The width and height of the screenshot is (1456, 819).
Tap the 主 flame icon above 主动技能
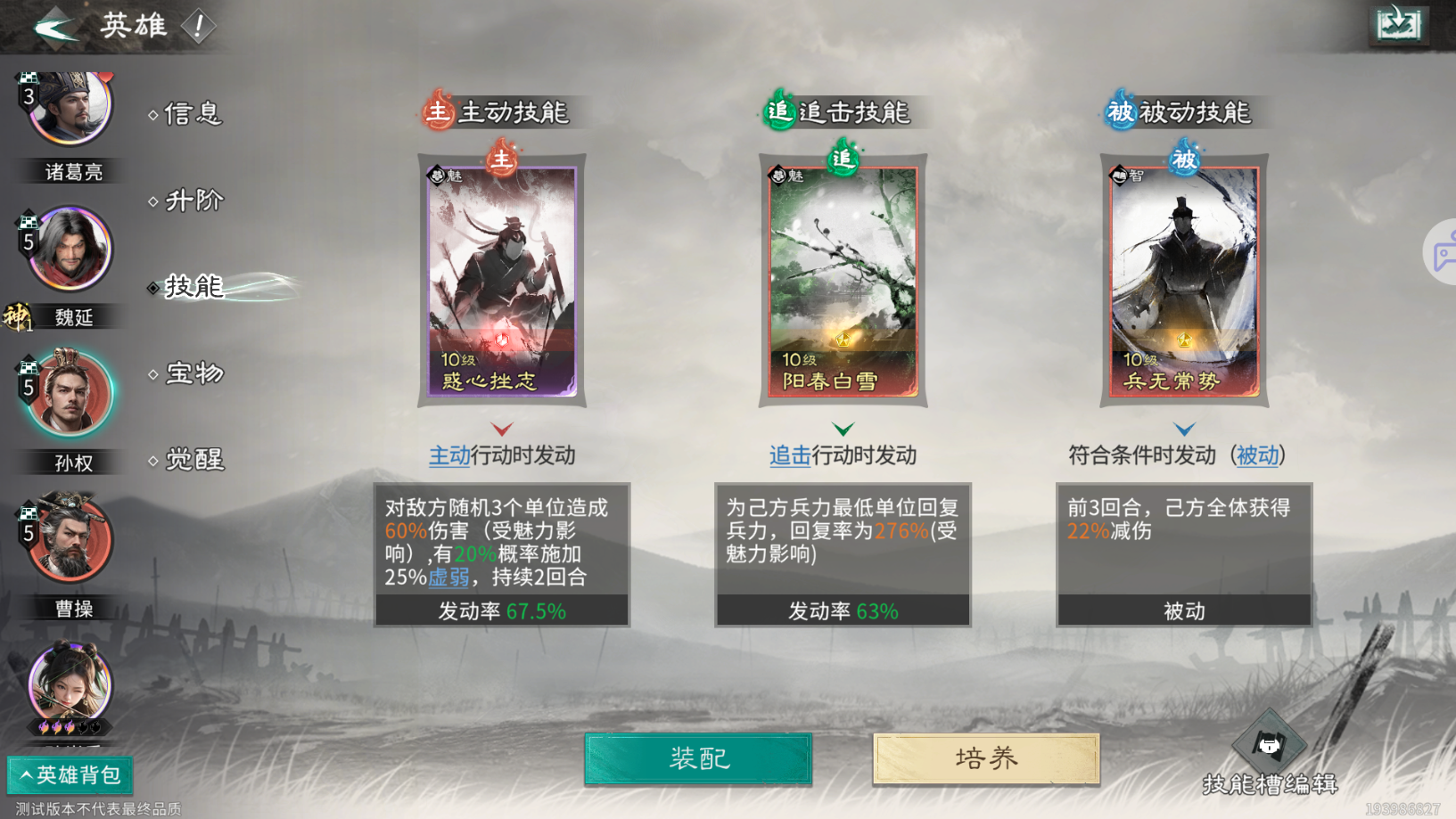pyautogui.click(x=436, y=111)
